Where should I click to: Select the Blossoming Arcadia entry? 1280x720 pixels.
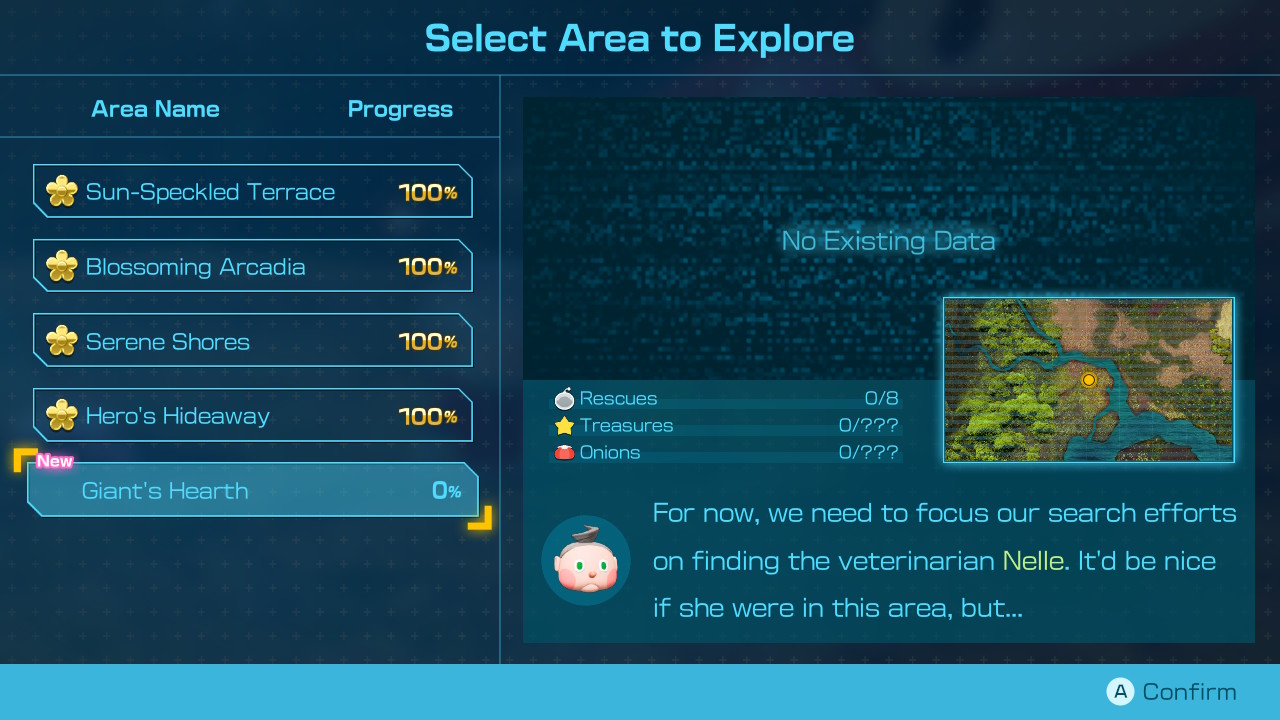[252, 266]
